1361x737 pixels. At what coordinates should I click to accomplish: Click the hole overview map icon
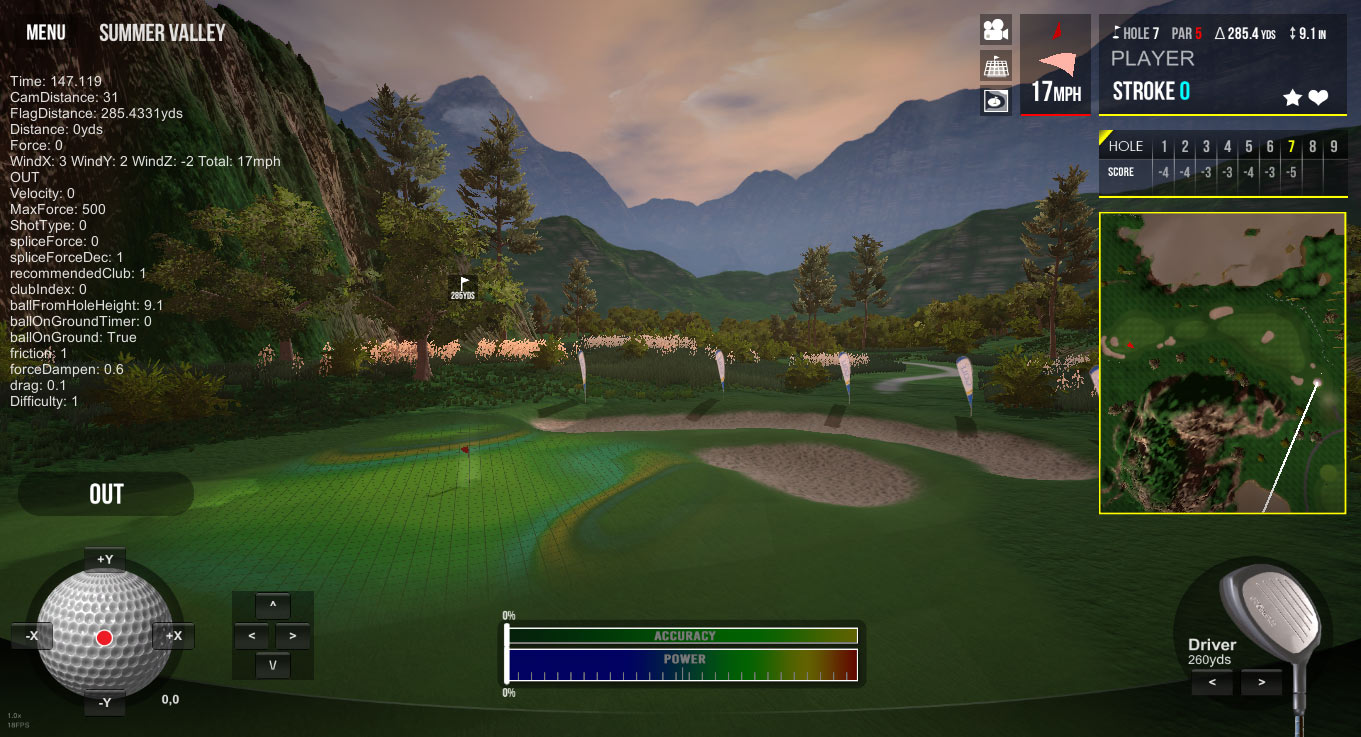pos(995,101)
